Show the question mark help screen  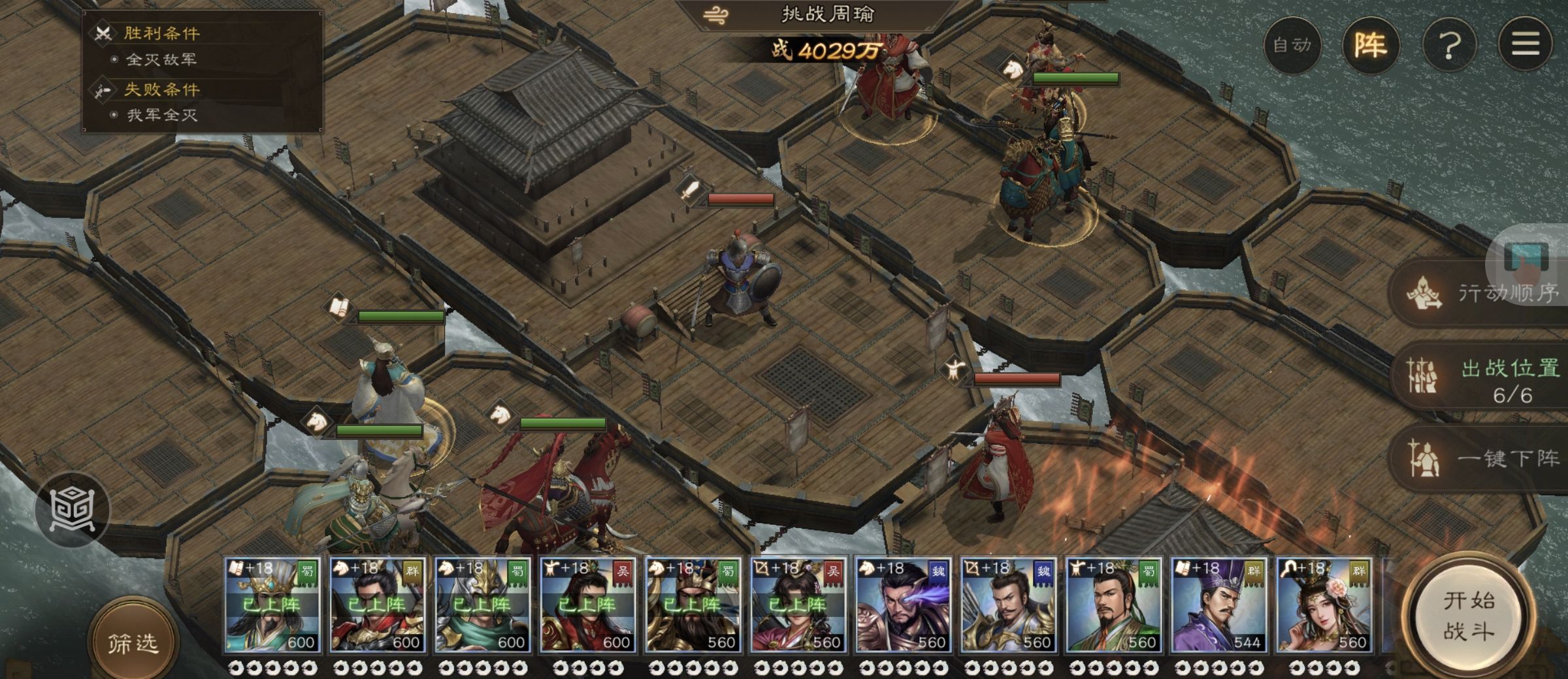click(1449, 45)
